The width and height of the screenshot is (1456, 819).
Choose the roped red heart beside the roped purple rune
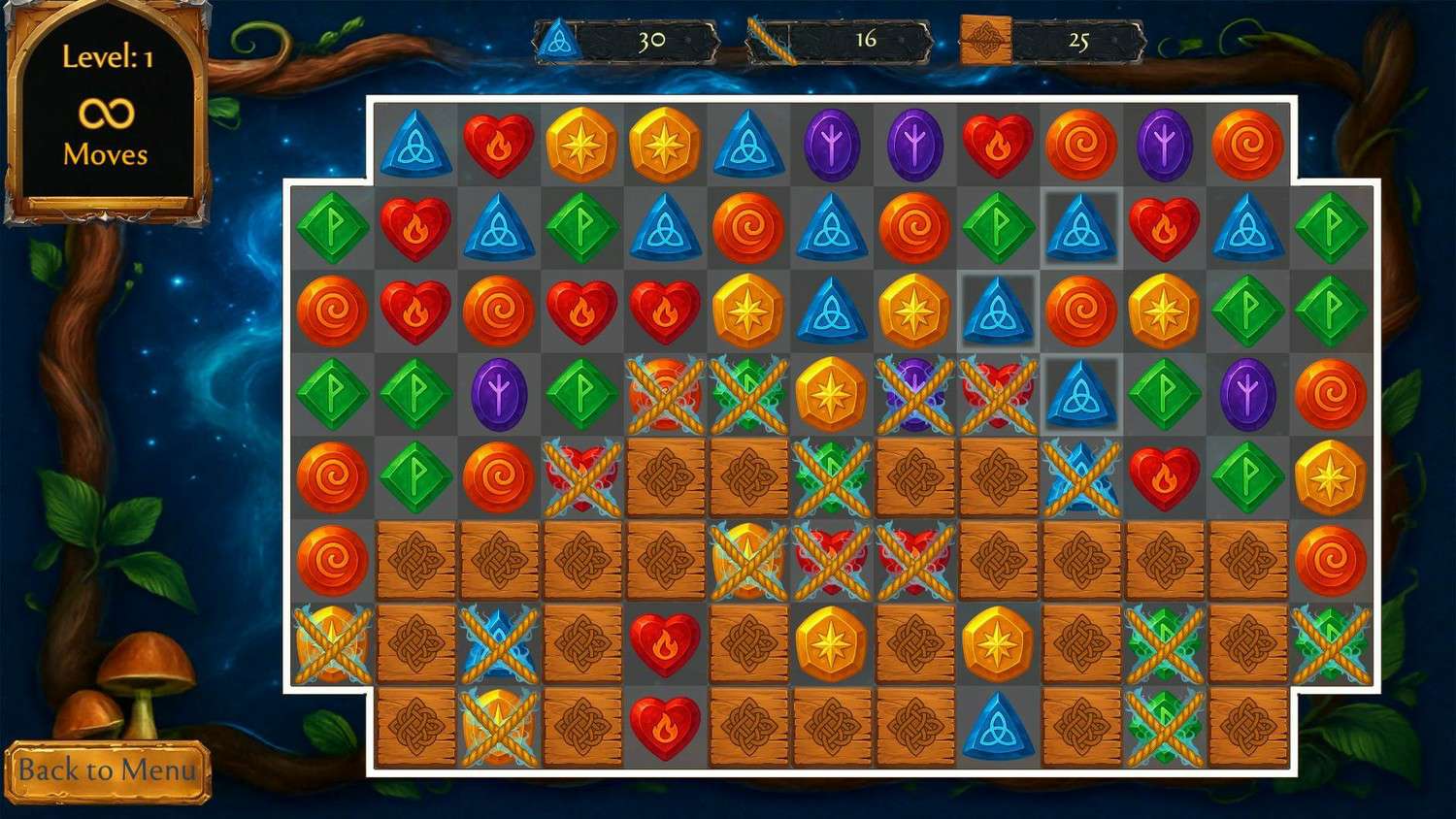coord(997,395)
